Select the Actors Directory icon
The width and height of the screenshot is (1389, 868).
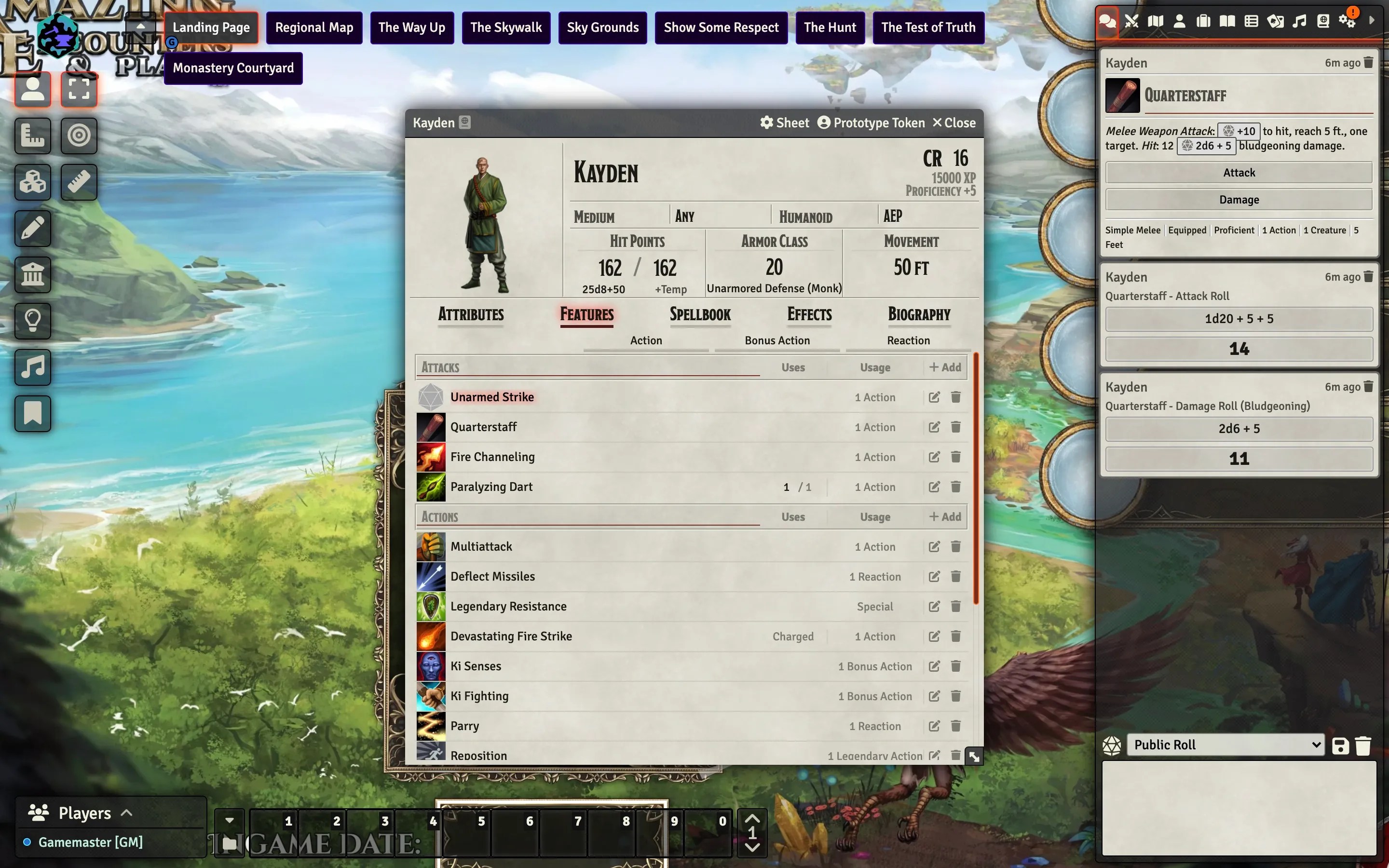[1179, 20]
